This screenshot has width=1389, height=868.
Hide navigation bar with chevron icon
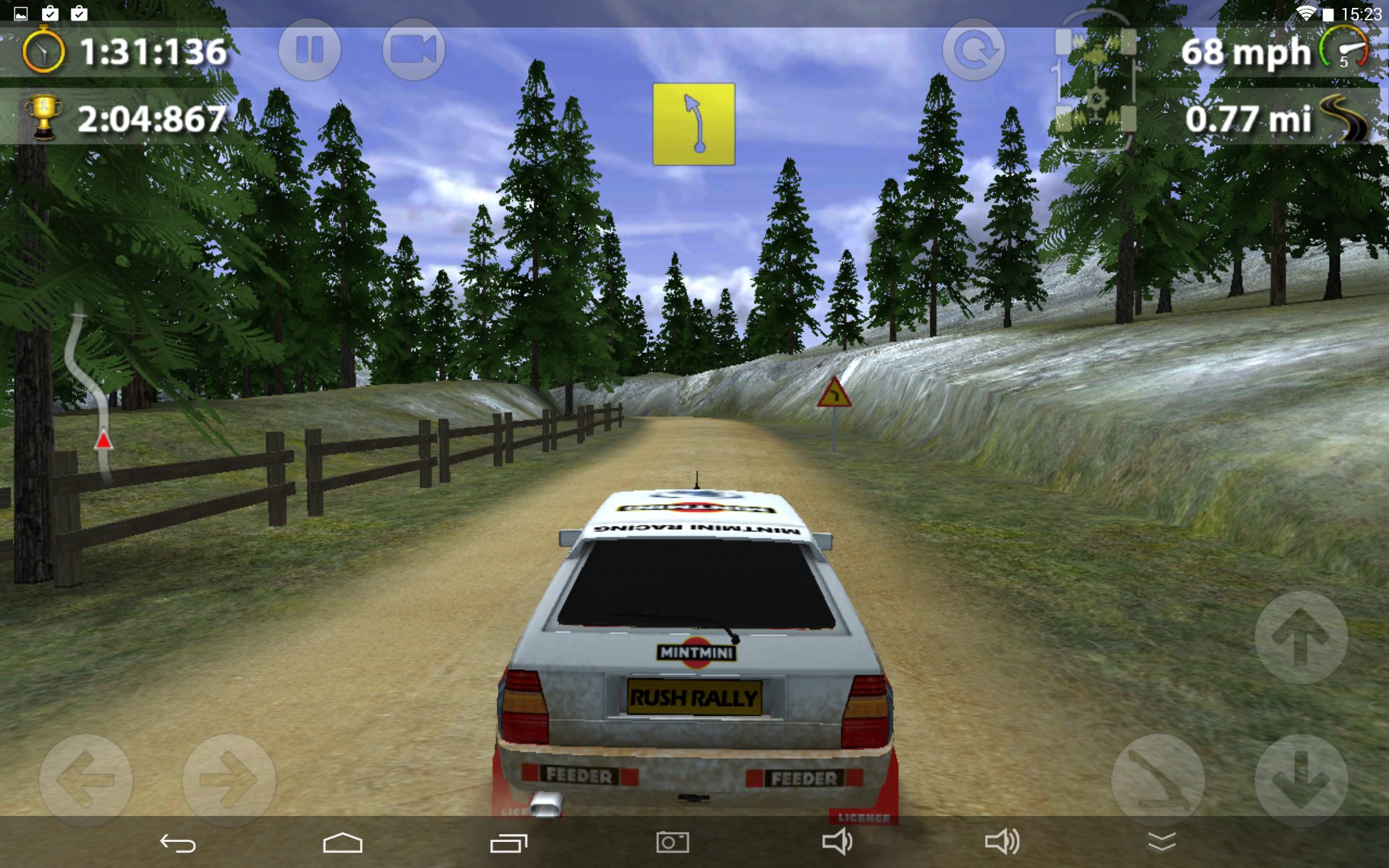pos(1161,842)
